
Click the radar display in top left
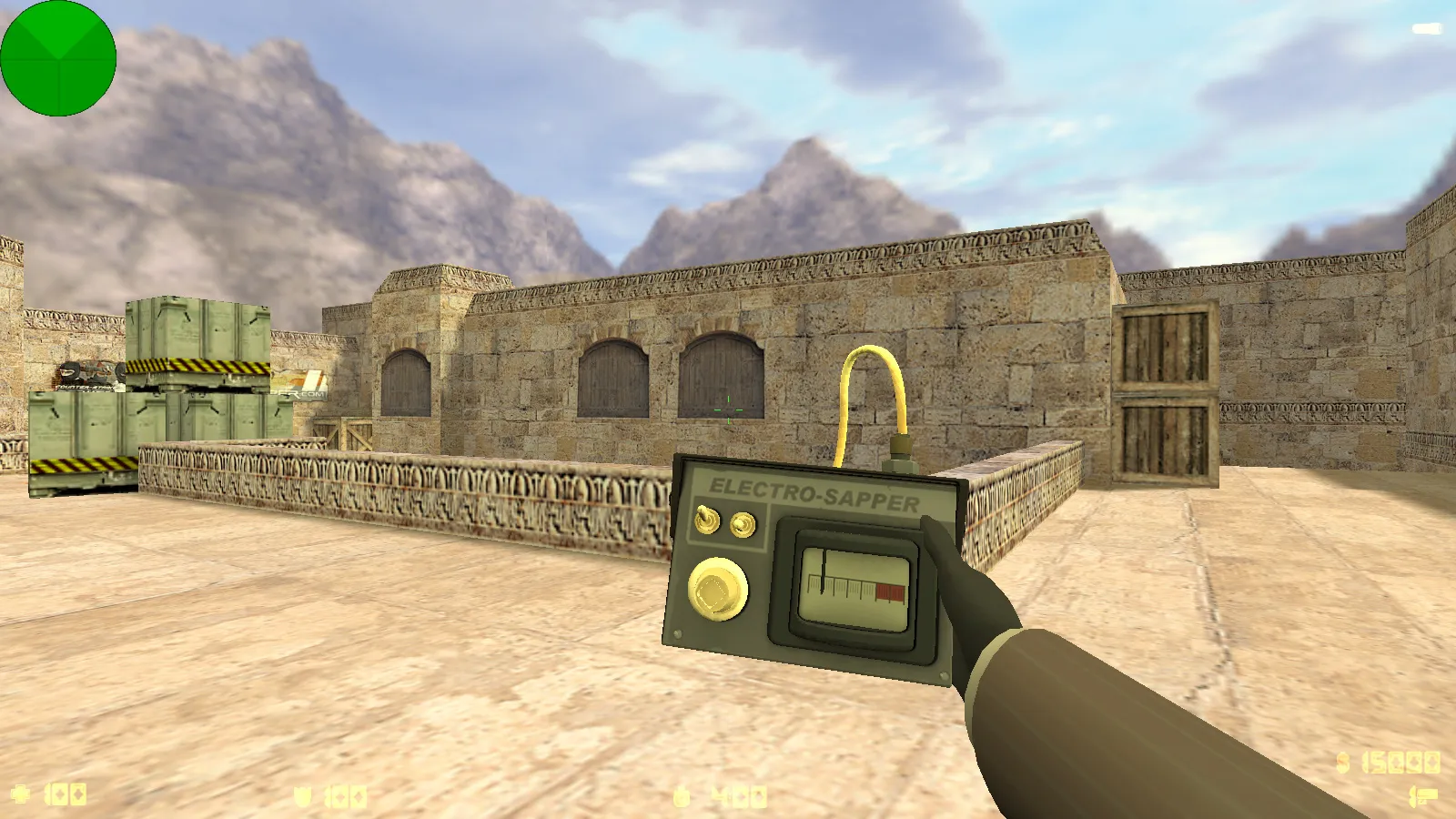(x=57, y=57)
